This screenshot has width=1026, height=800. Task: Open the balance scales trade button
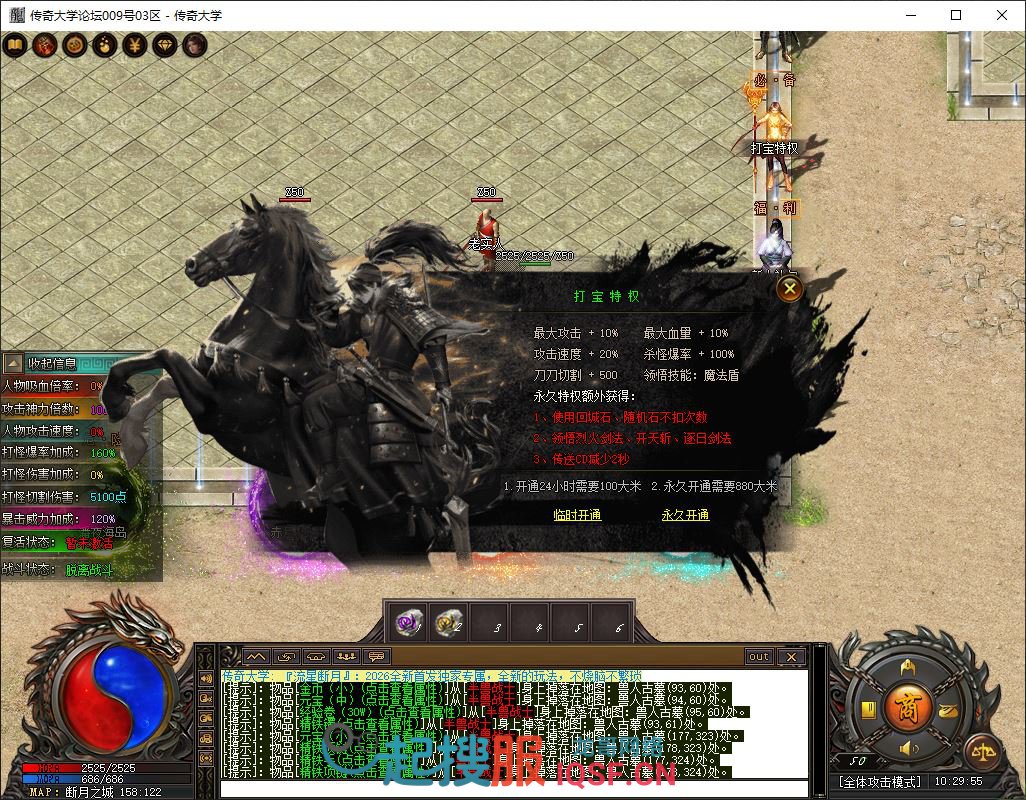point(983,752)
